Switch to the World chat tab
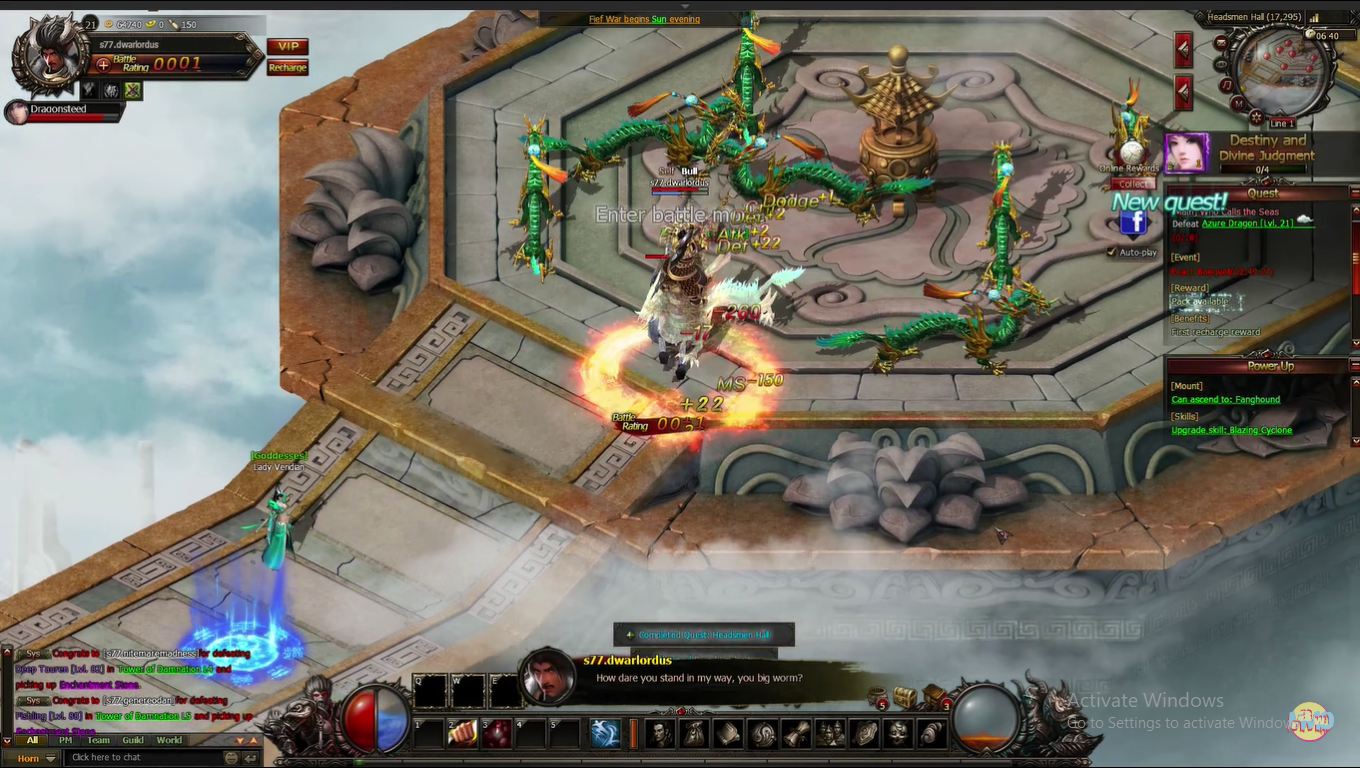 click(x=169, y=740)
